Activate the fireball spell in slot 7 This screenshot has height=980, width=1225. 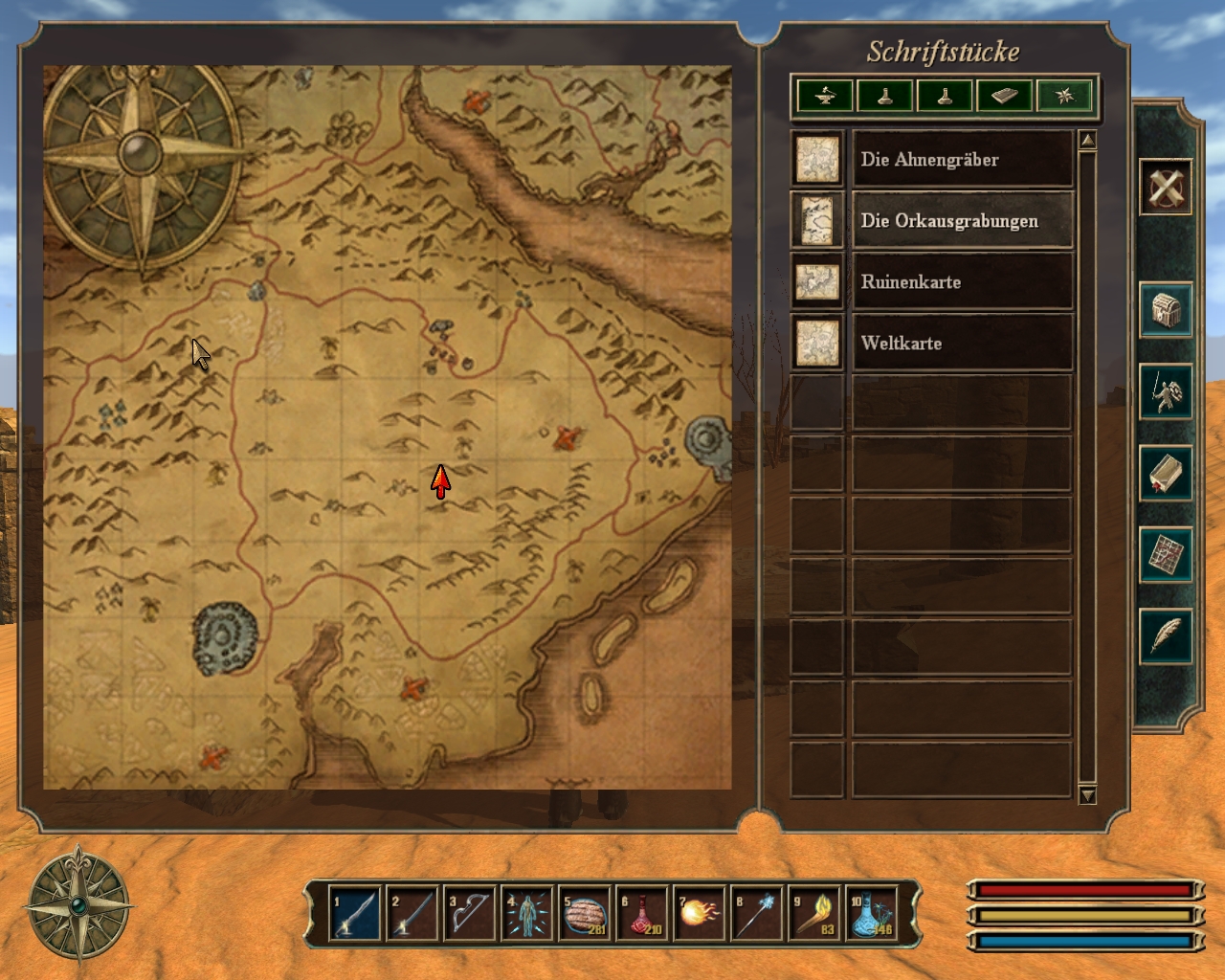[699, 914]
